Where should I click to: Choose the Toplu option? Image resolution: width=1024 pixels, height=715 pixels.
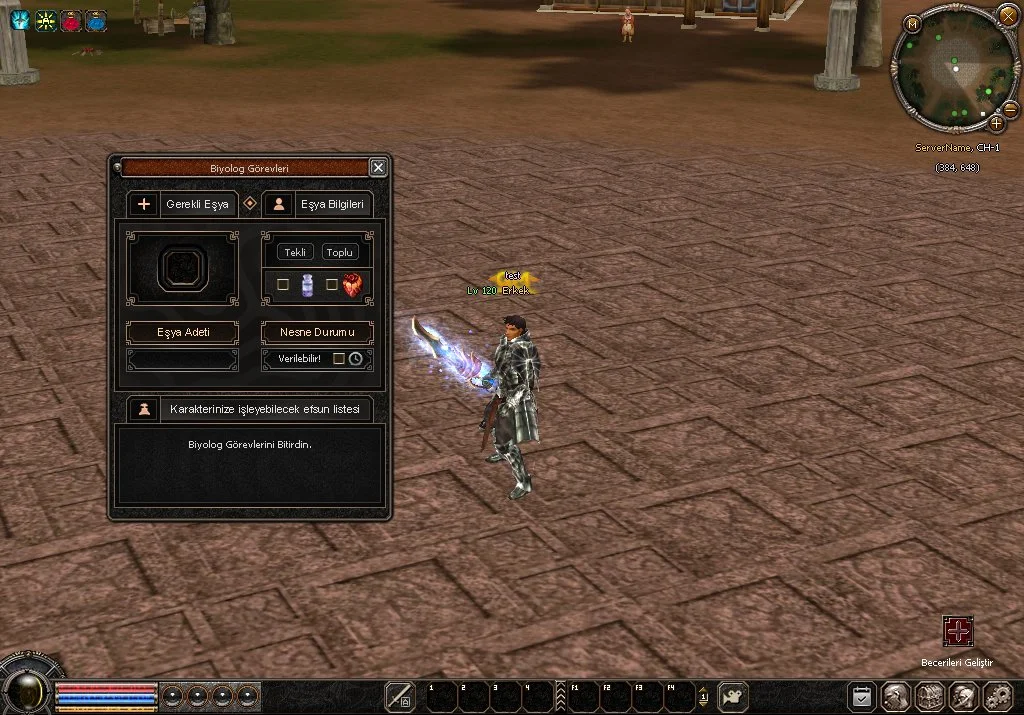coord(340,252)
